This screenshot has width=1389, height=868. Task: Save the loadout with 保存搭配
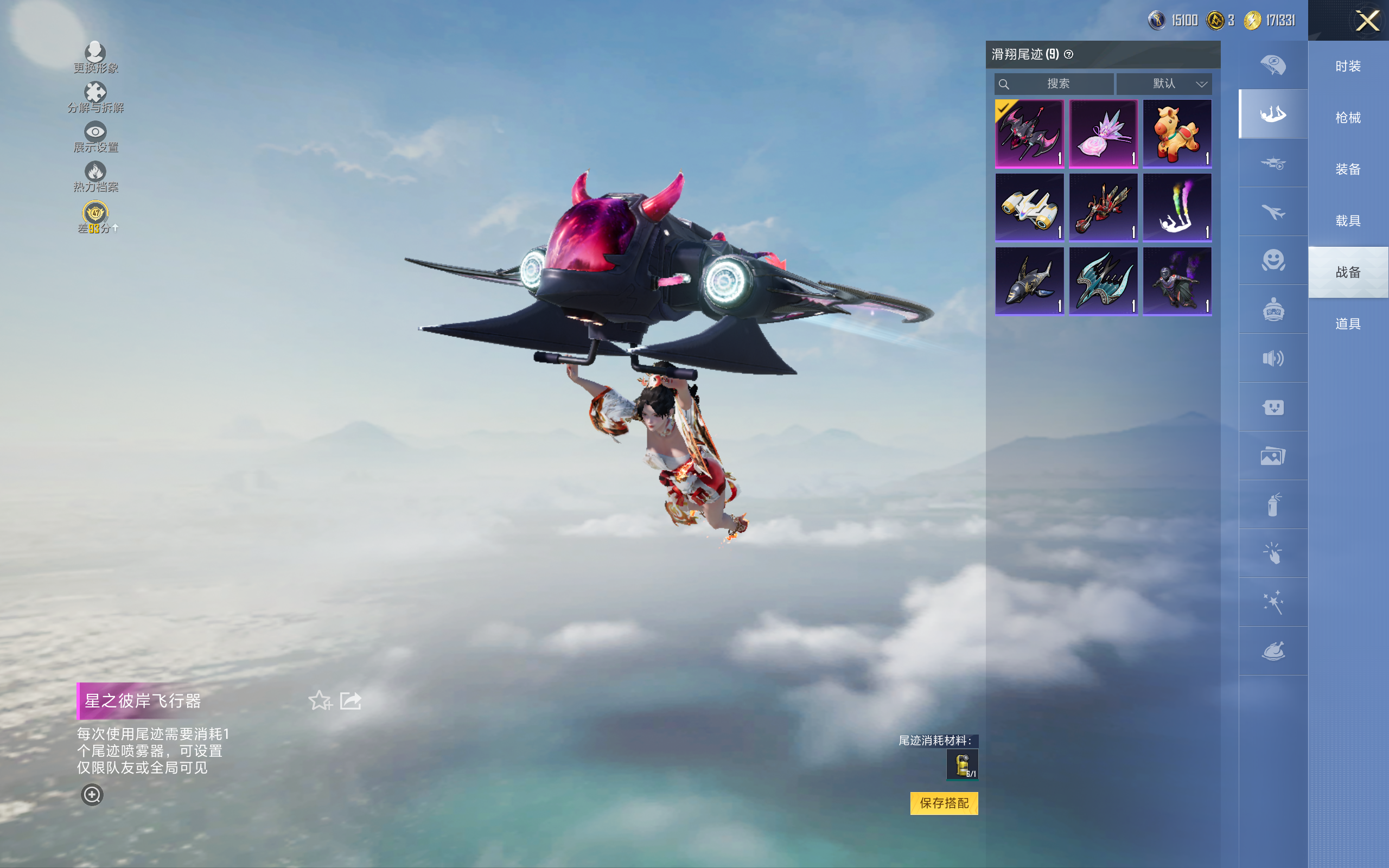click(944, 803)
